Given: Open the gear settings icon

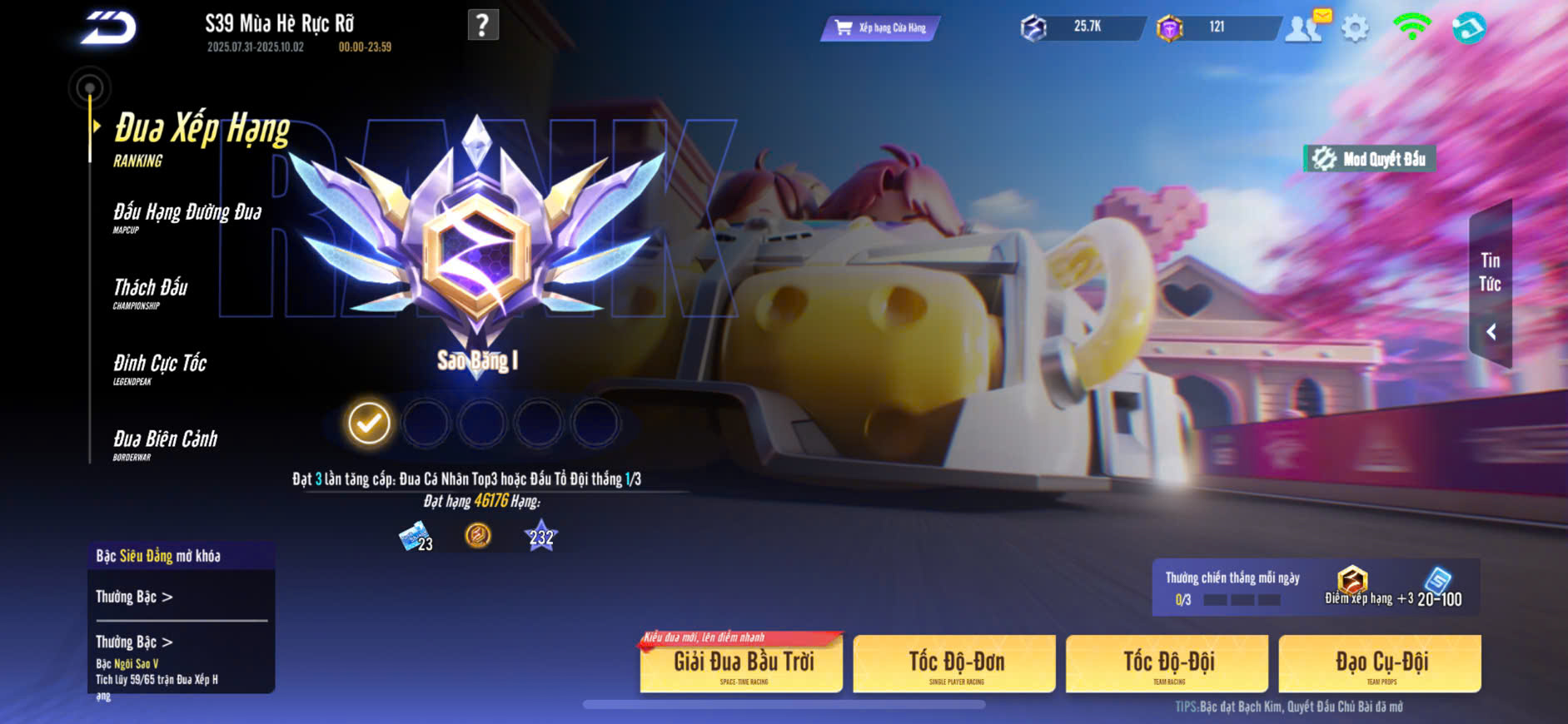Looking at the screenshot, I should click(1355, 29).
